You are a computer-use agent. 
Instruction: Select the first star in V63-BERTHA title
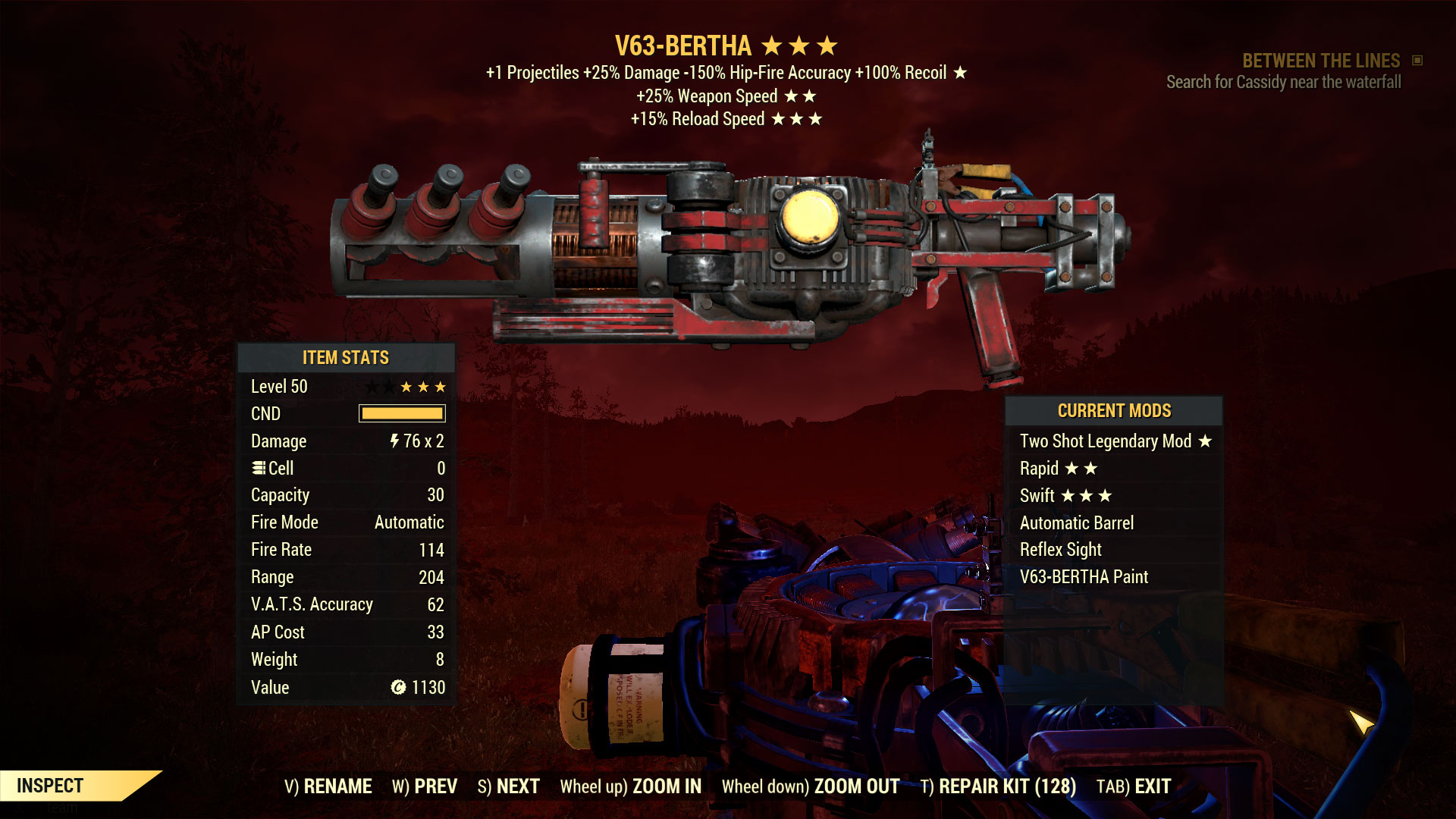click(x=772, y=45)
